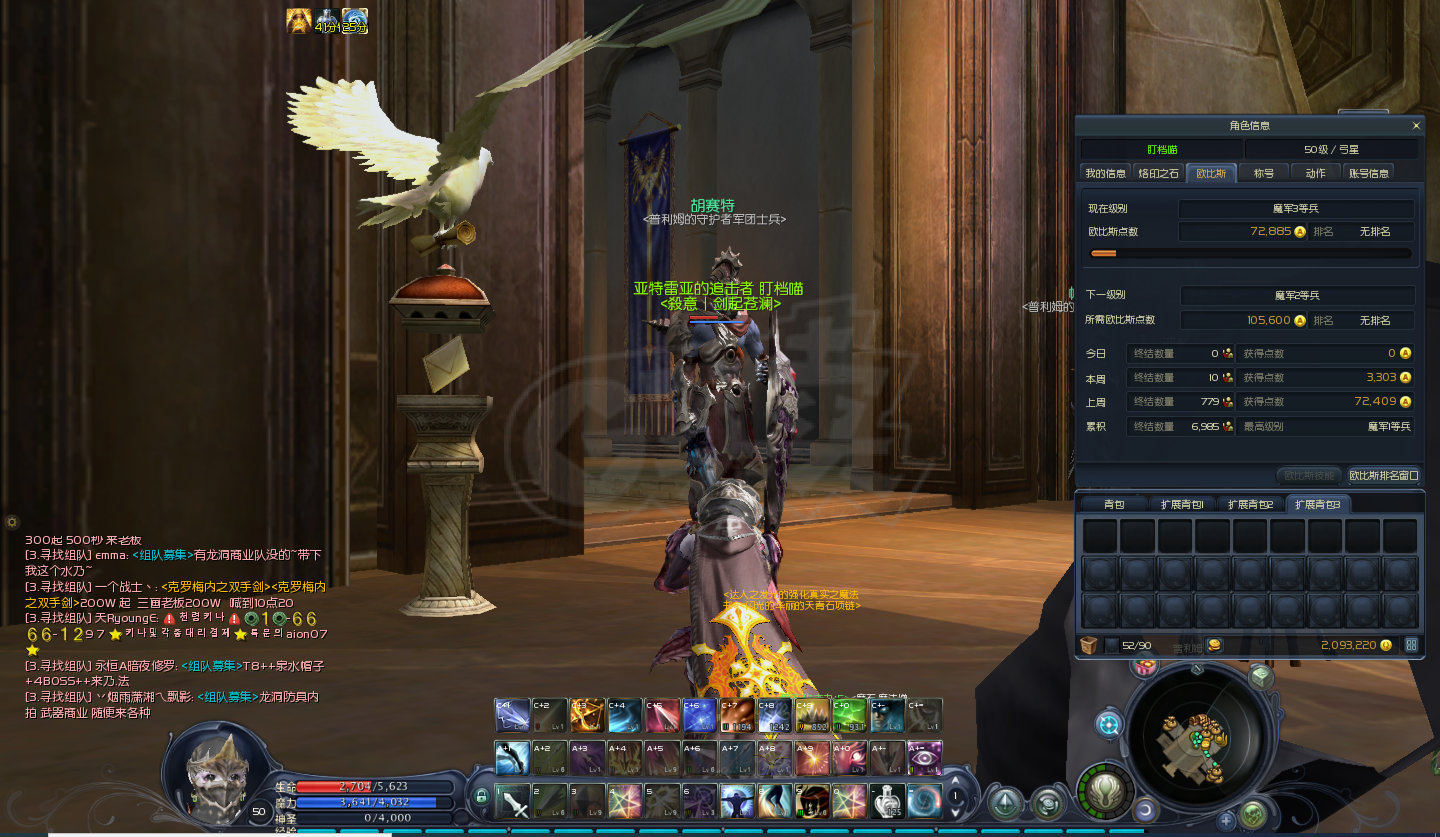Switch to the 背包 main bag tab
The image size is (1440, 837).
pyautogui.click(x=1114, y=504)
